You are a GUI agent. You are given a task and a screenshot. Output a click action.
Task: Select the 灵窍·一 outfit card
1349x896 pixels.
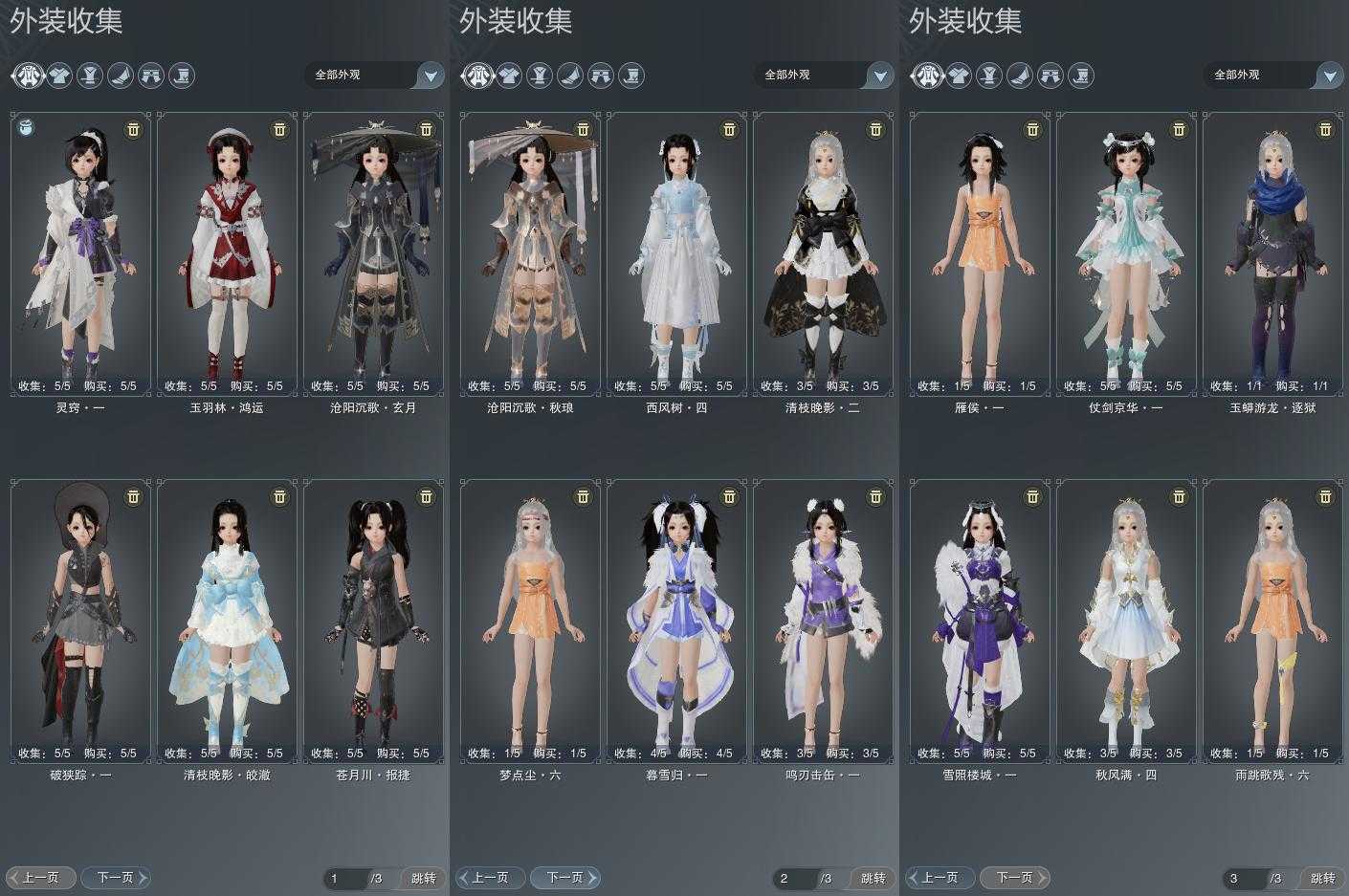(x=80, y=253)
